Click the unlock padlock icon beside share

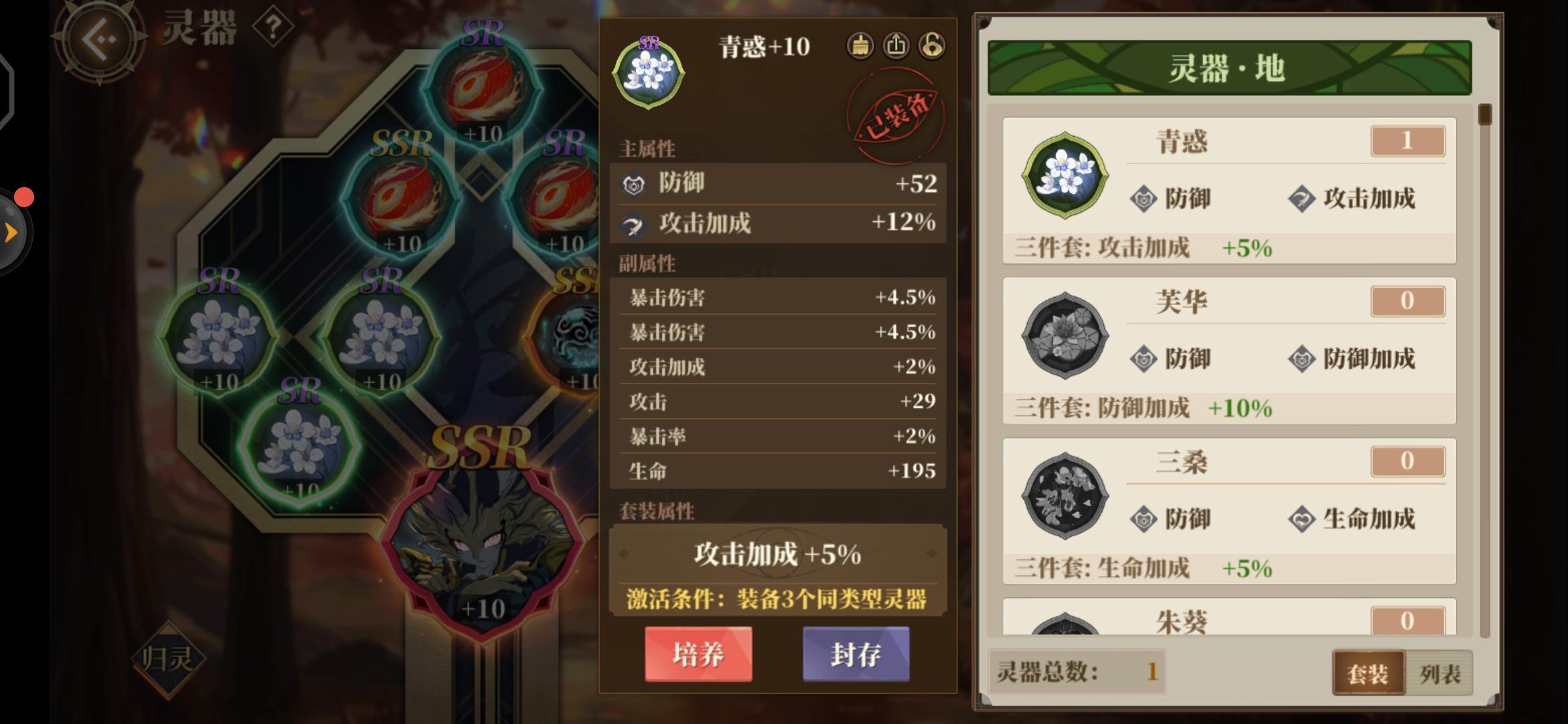(x=931, y=46)
